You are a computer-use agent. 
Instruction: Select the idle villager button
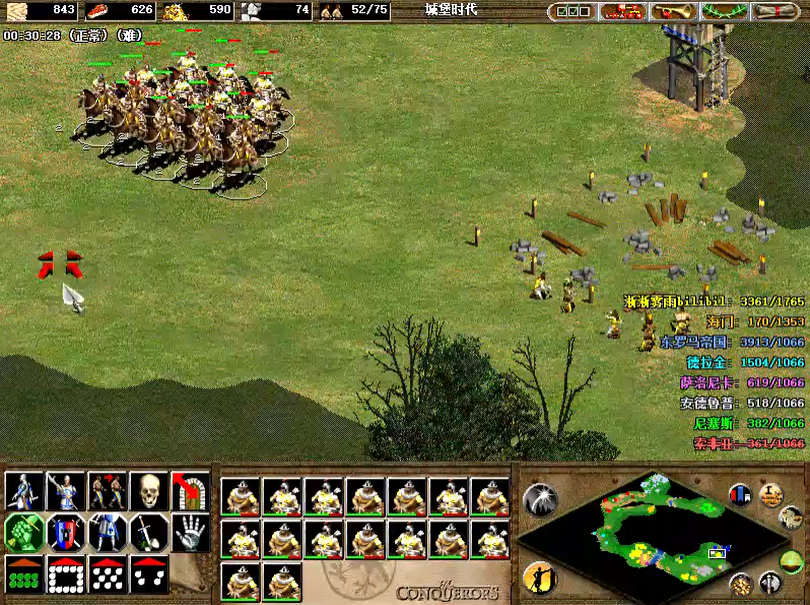pos(538,576)
